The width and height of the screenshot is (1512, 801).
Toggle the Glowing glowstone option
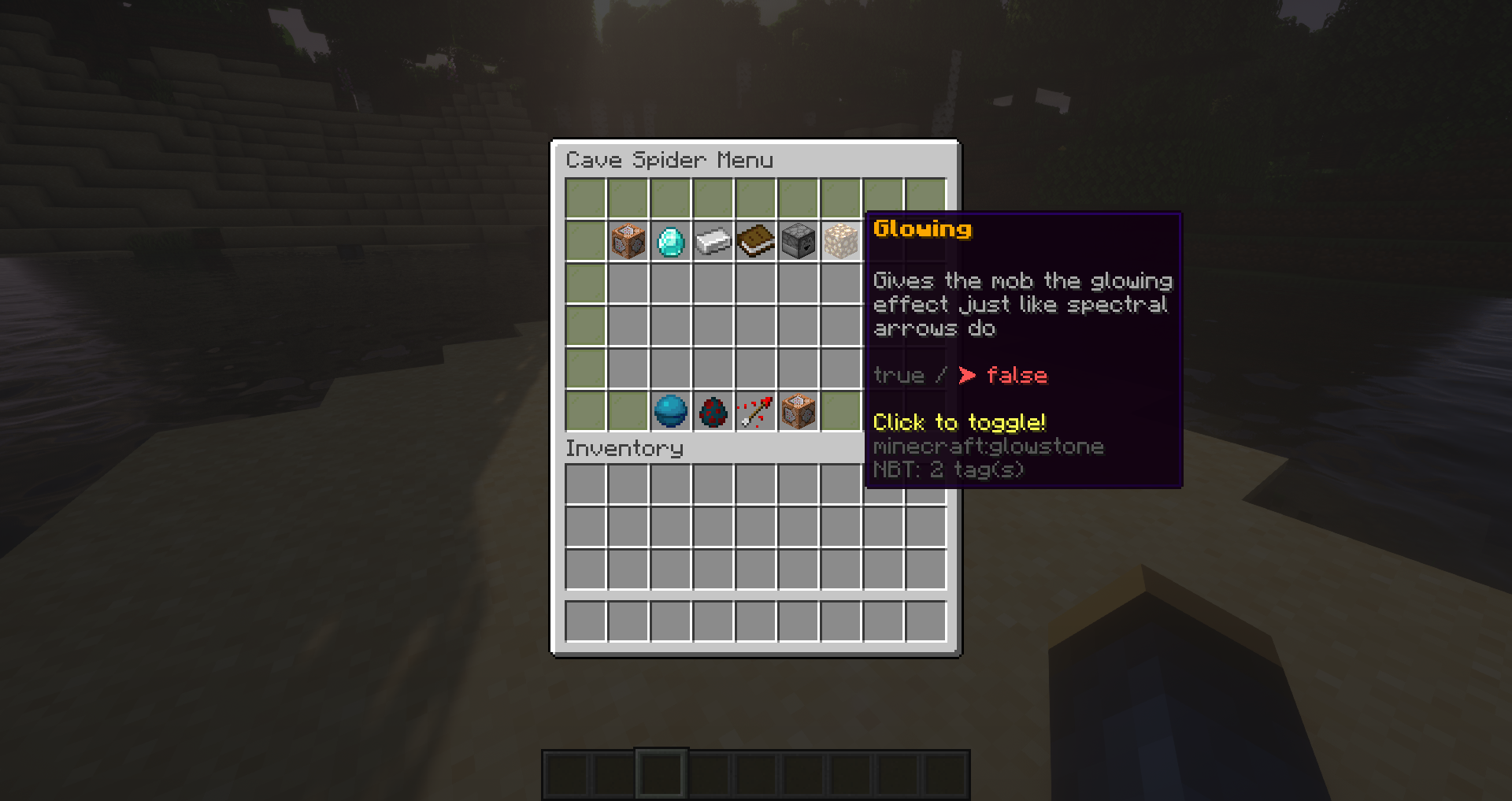point(841,241)
